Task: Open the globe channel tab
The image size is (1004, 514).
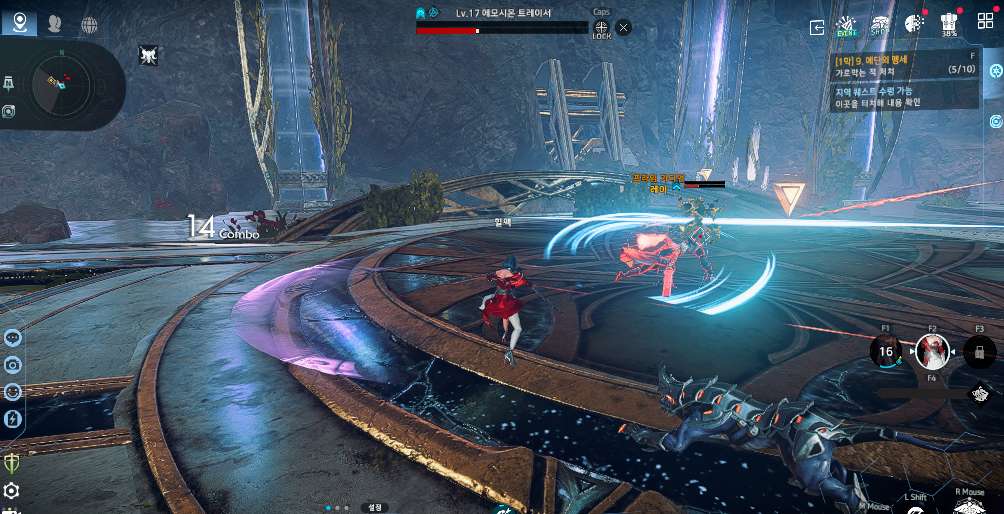Action: [89, 24]
